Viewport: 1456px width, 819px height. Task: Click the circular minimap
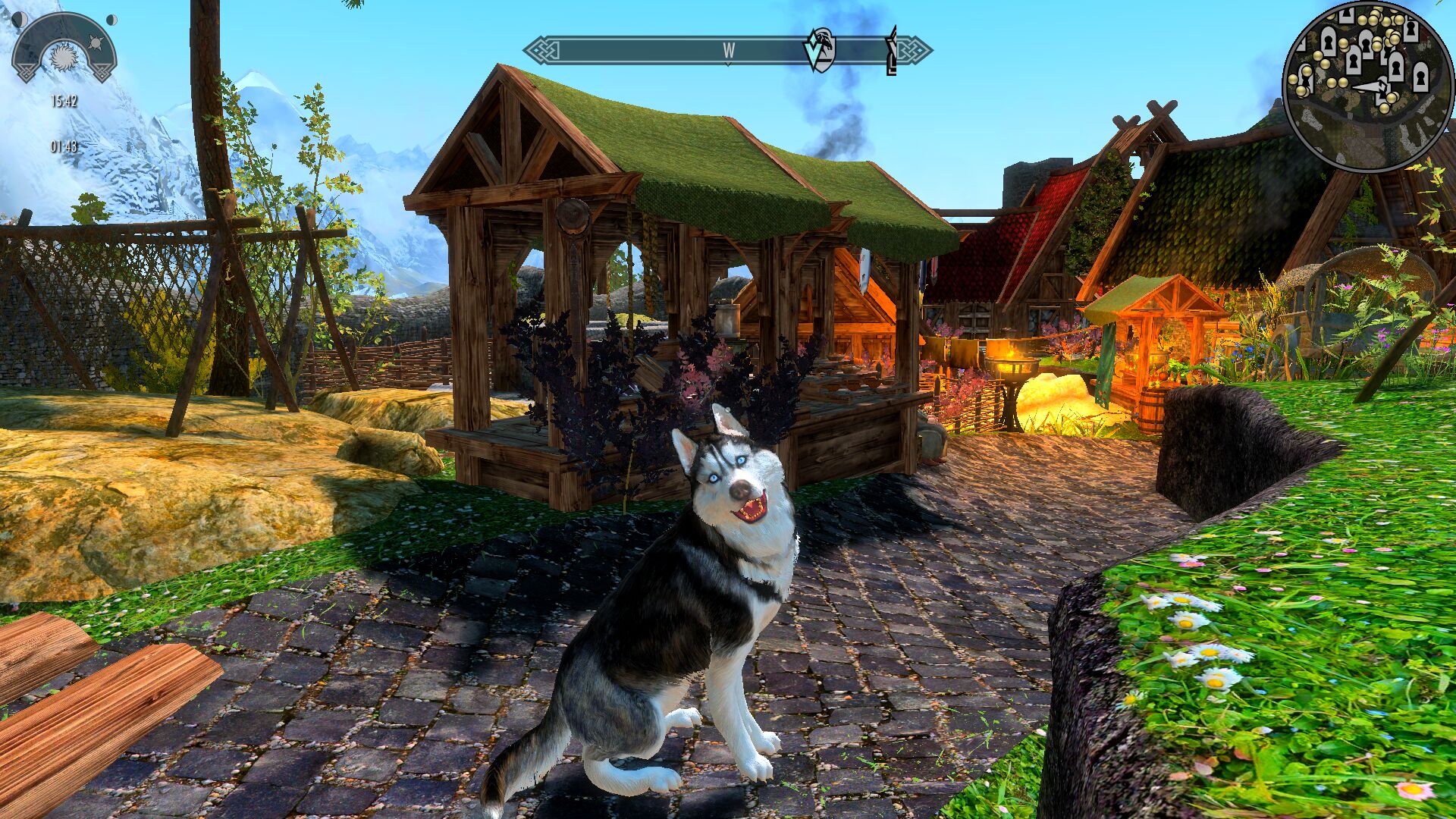tap(1367, 85)
